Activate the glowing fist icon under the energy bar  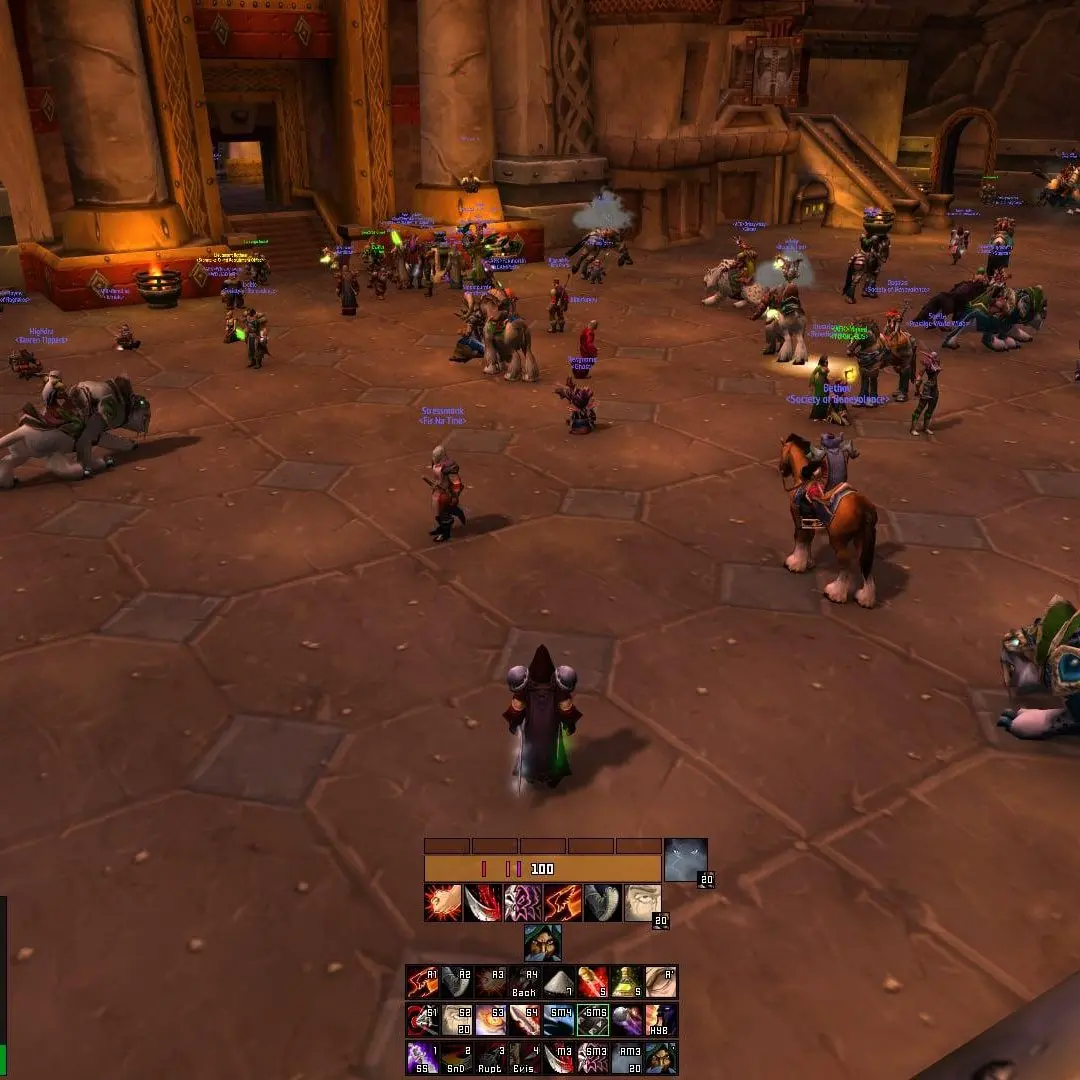(x=443, y=902)
